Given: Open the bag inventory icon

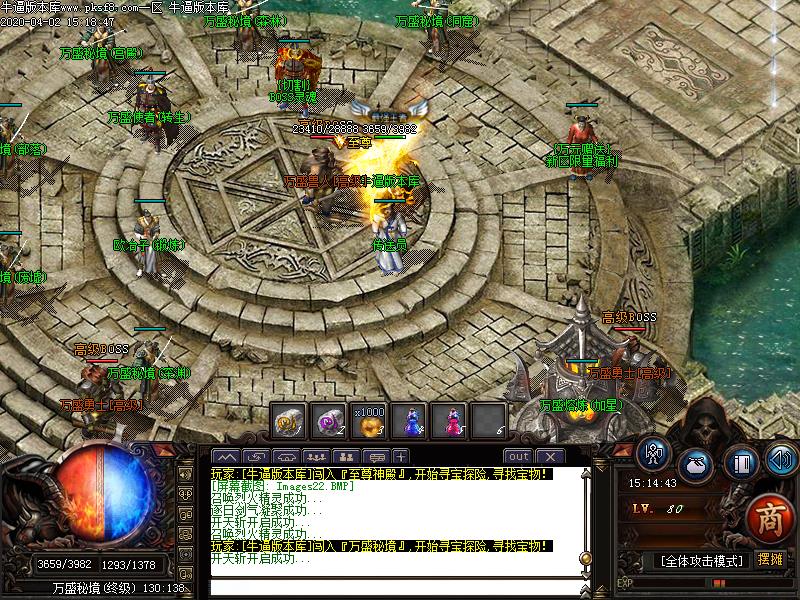Looking at the screenshot, I should click(x=697, y=464).
